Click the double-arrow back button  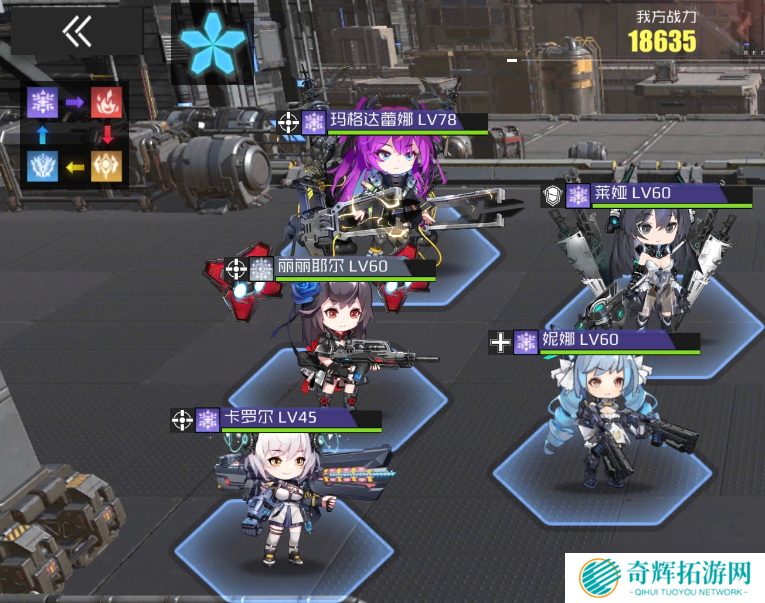[76, 32]
